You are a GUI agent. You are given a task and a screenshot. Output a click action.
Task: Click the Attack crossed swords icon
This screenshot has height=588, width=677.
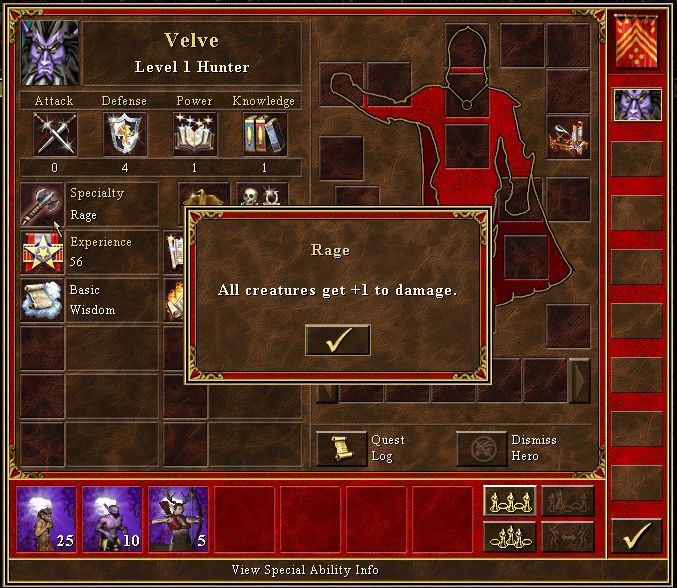coord(54,133)
